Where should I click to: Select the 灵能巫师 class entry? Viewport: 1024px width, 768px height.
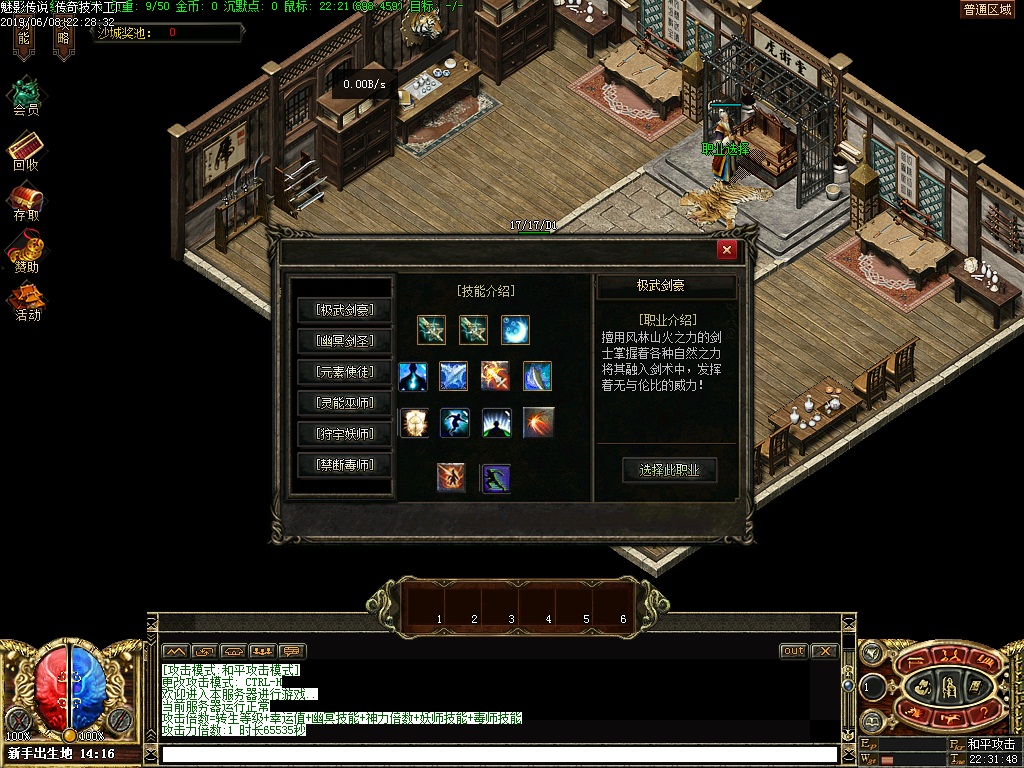pos(344,403)
